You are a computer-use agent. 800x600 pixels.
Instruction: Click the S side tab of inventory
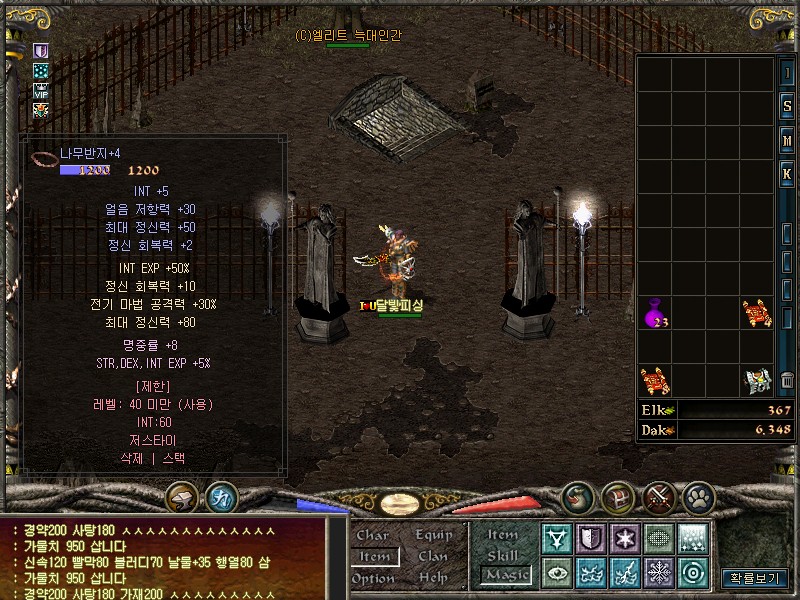point(787,106)
